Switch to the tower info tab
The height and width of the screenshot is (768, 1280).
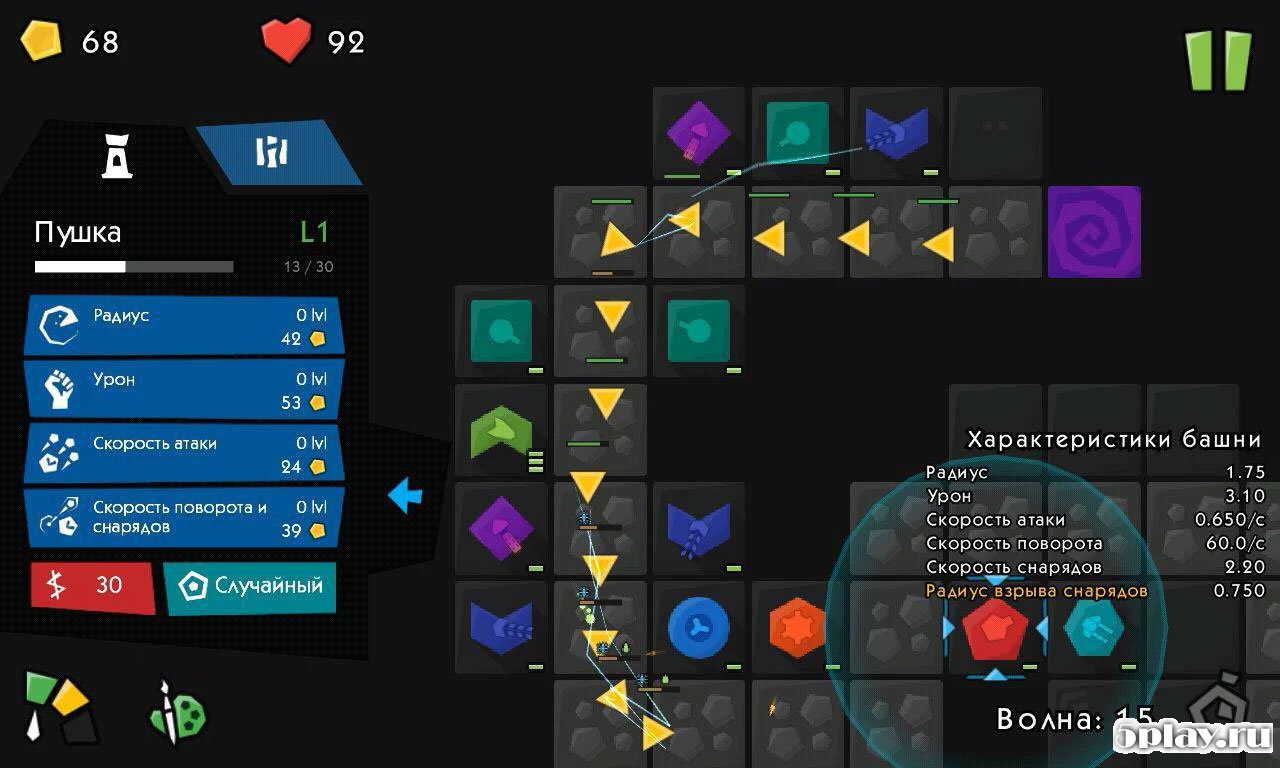pos(117,155)
